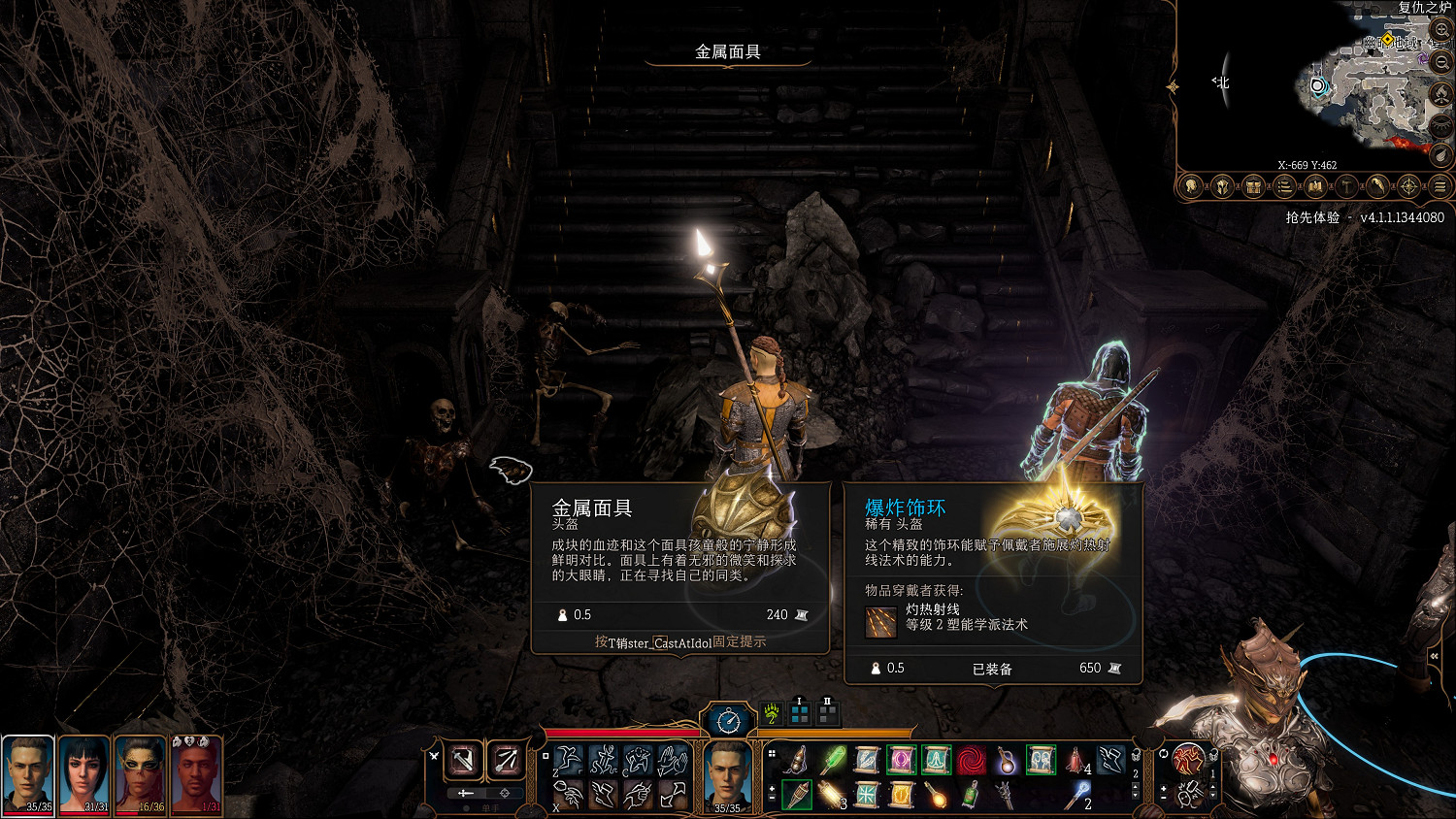Image resolution: width=1456 pixels, height=819 pixels.
Task: Switch to hotbar tab II
Action: 828,712
